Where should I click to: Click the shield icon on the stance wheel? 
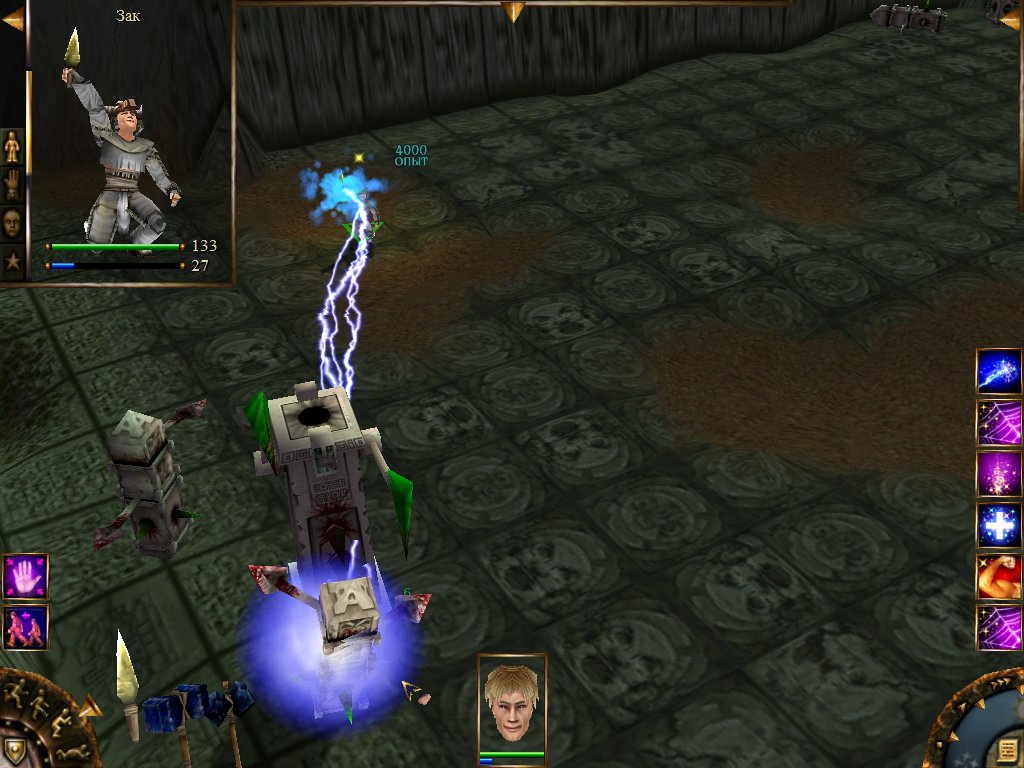(14, 749)
